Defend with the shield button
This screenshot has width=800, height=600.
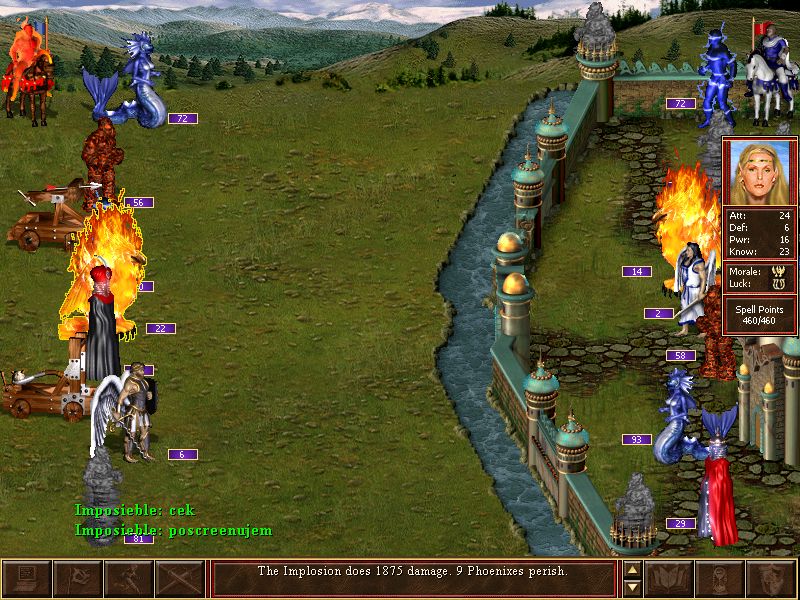tap(771, 579)
